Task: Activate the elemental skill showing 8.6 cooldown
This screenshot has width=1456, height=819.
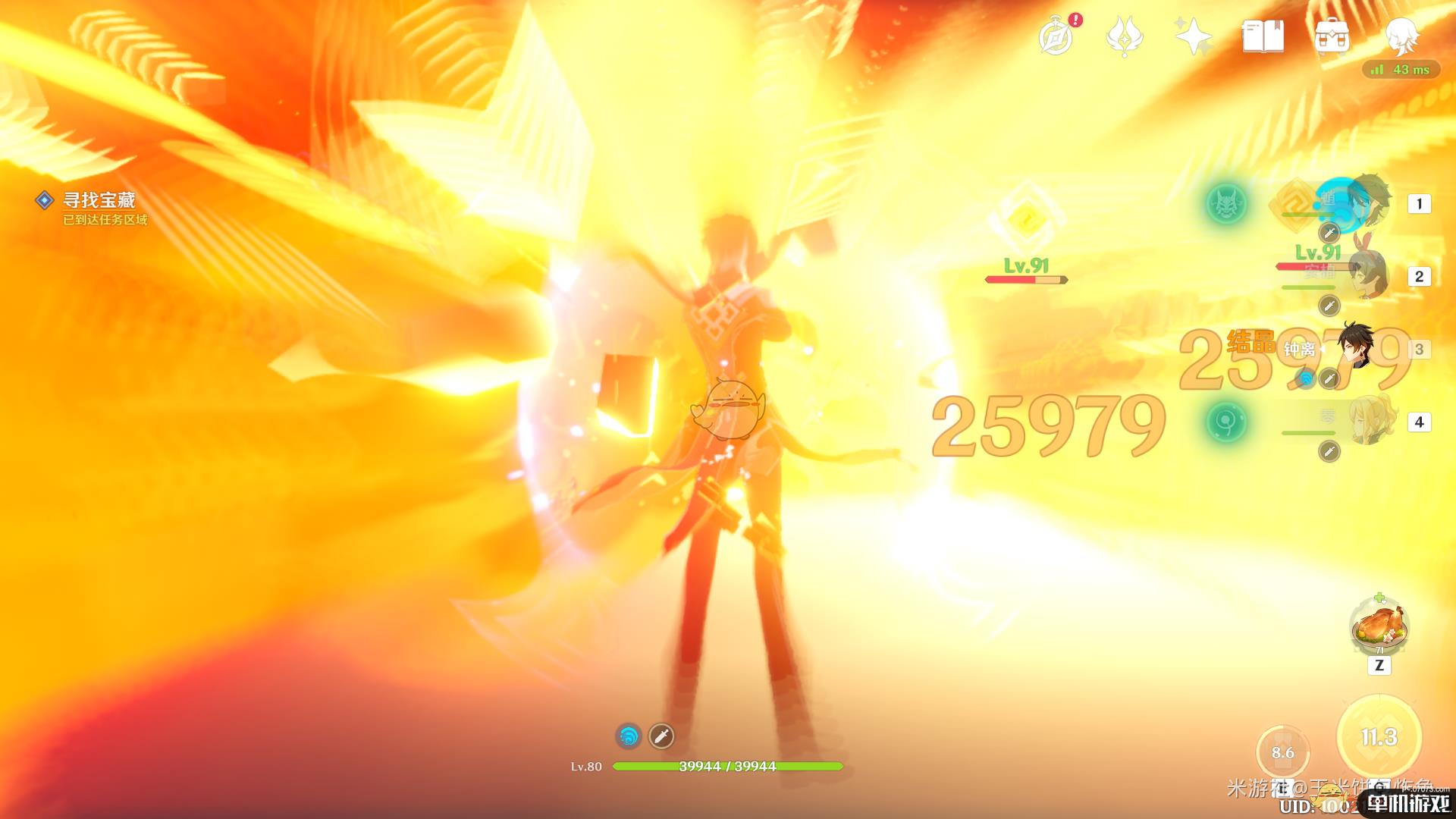Action: tap(1282, 752)
